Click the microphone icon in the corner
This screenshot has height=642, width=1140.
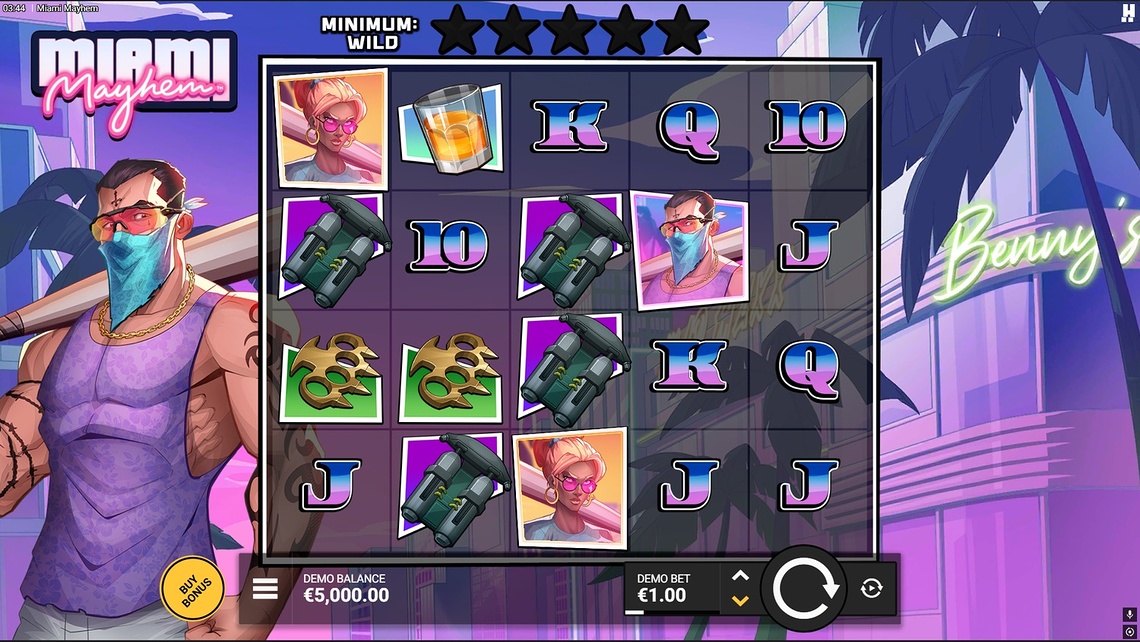(x=1130, y=614)
